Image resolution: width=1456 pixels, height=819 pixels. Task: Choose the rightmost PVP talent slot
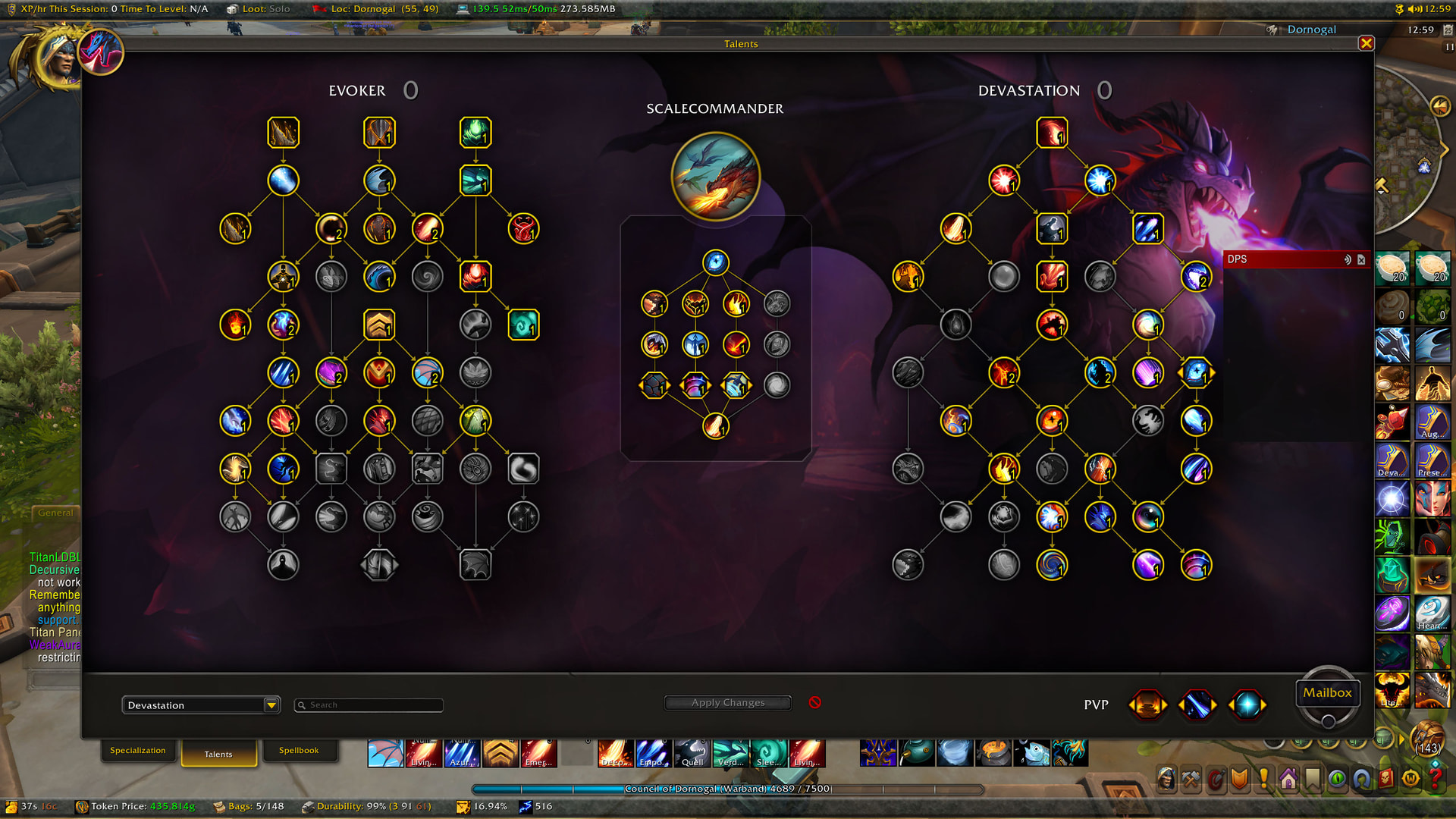tap(1247, 704)
